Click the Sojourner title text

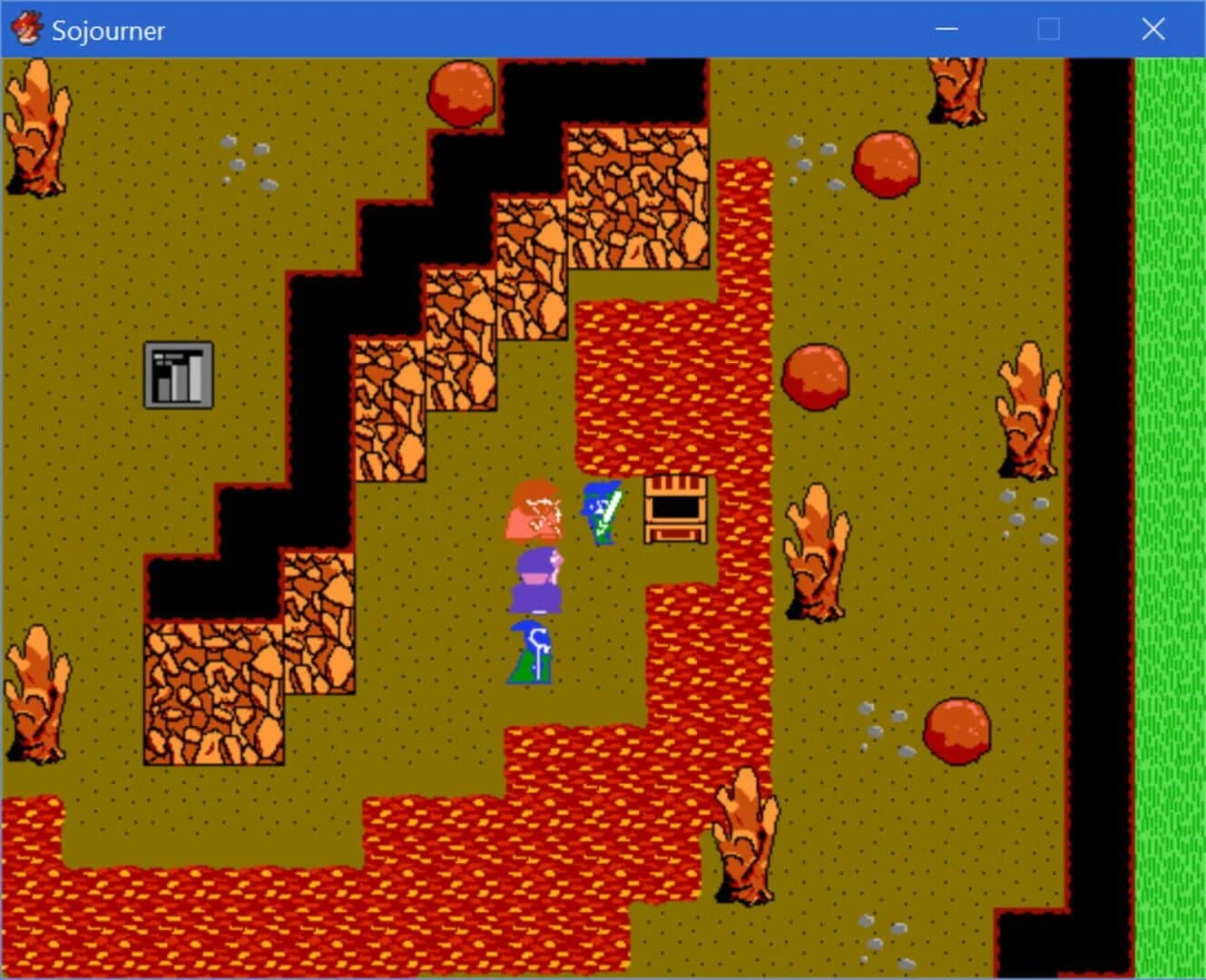tap(108, 30)
